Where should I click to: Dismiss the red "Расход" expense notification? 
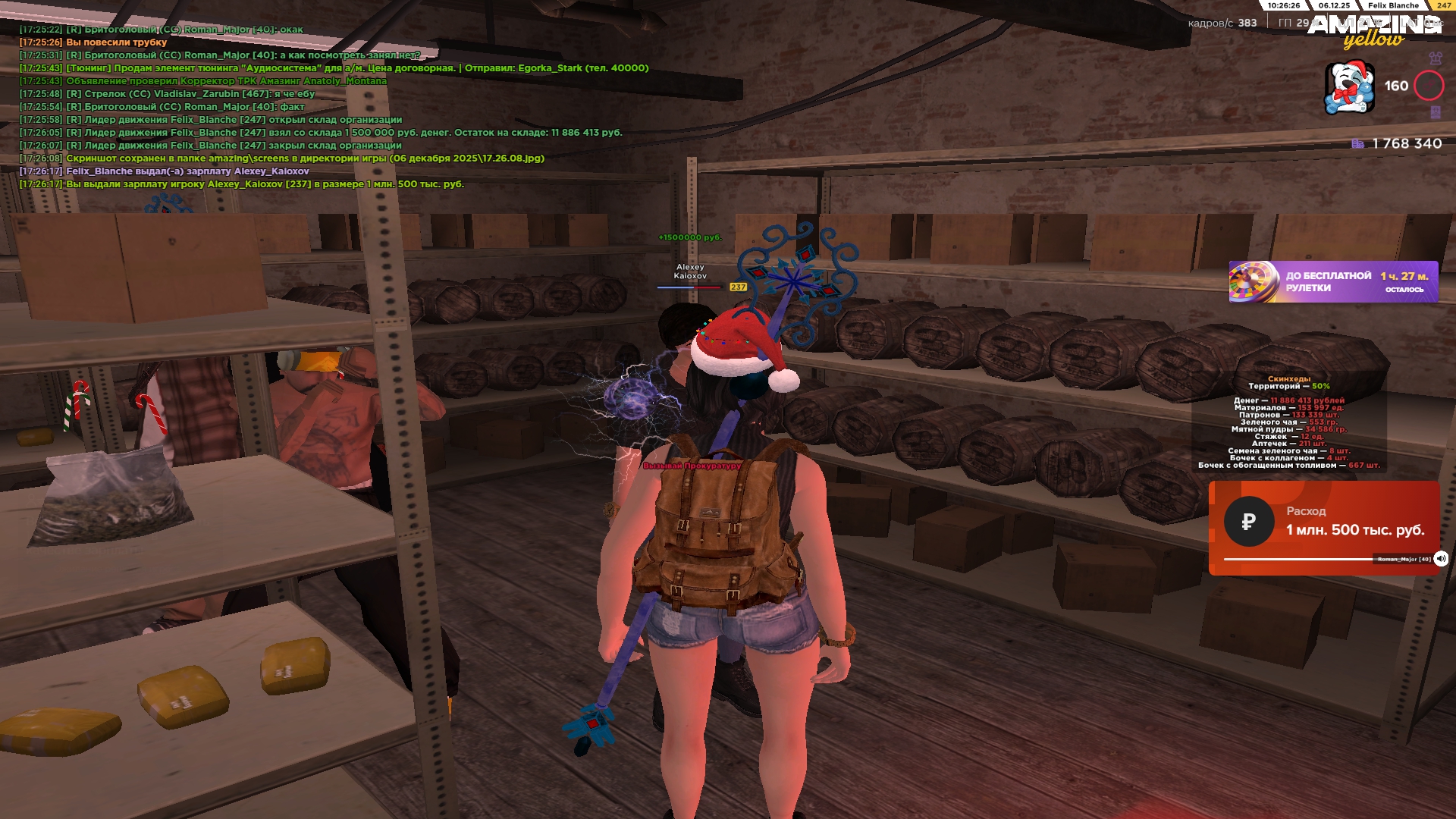(1323, 527)
